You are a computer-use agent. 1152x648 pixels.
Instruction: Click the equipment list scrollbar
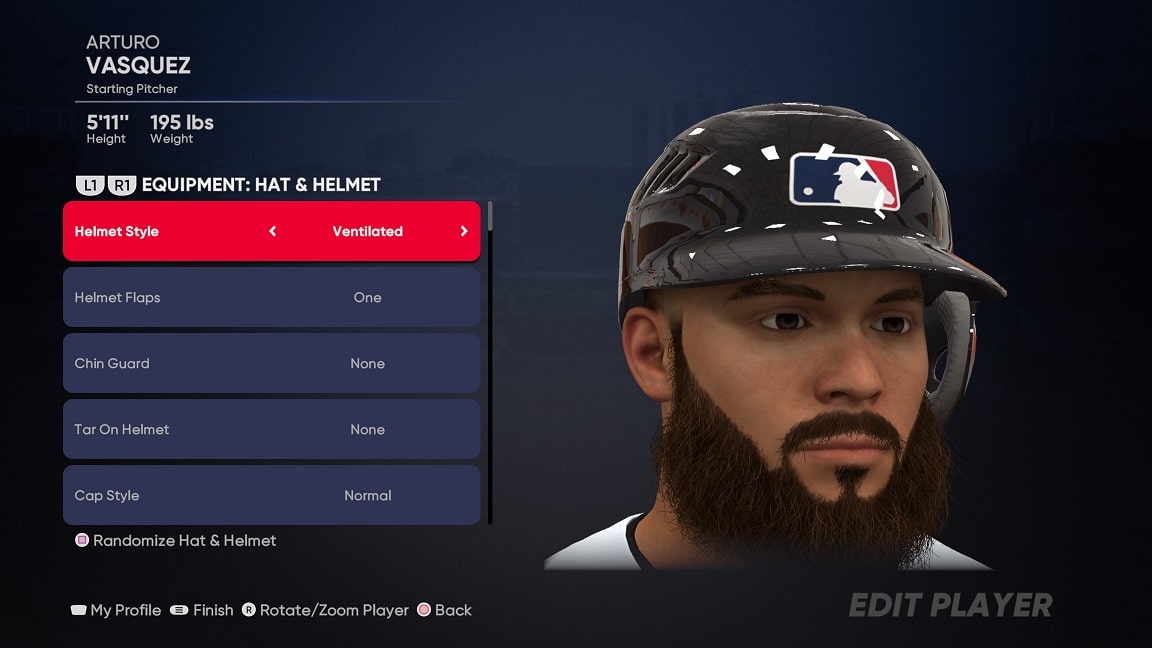pyautogui.click(x=490, y=360)
